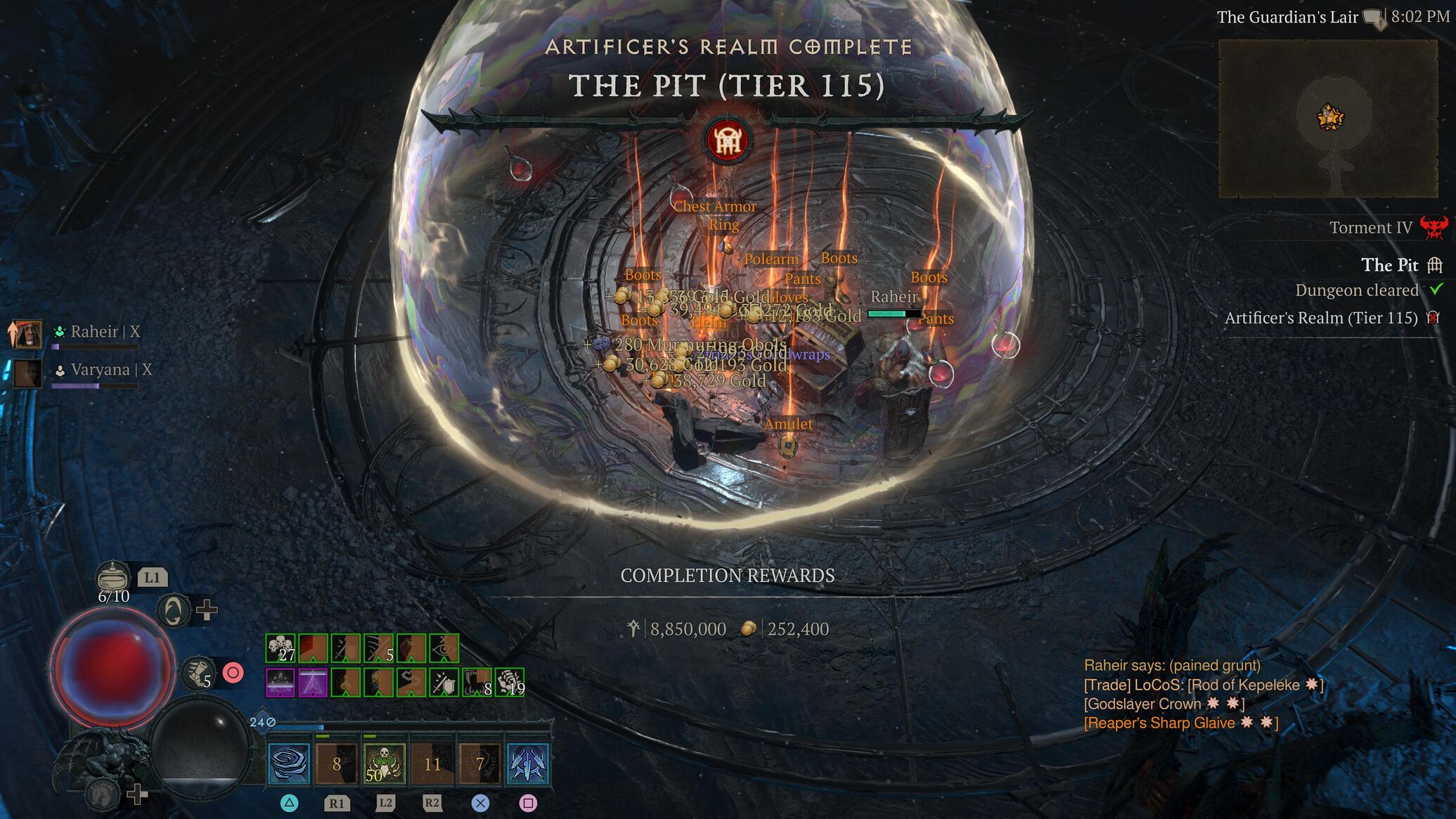Viewport: 1456px width, 819px height.
Task: Activate the evade boot icon
Action: coord(199,673)
